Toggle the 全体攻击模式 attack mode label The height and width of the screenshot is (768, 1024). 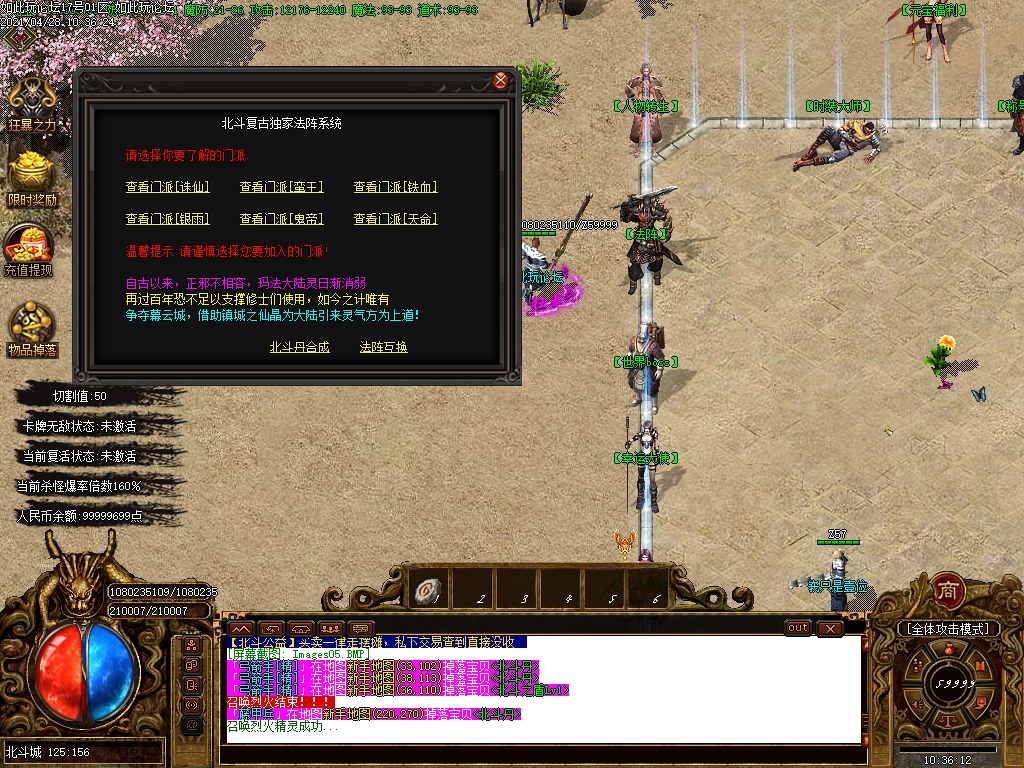(x=948, y=629)
